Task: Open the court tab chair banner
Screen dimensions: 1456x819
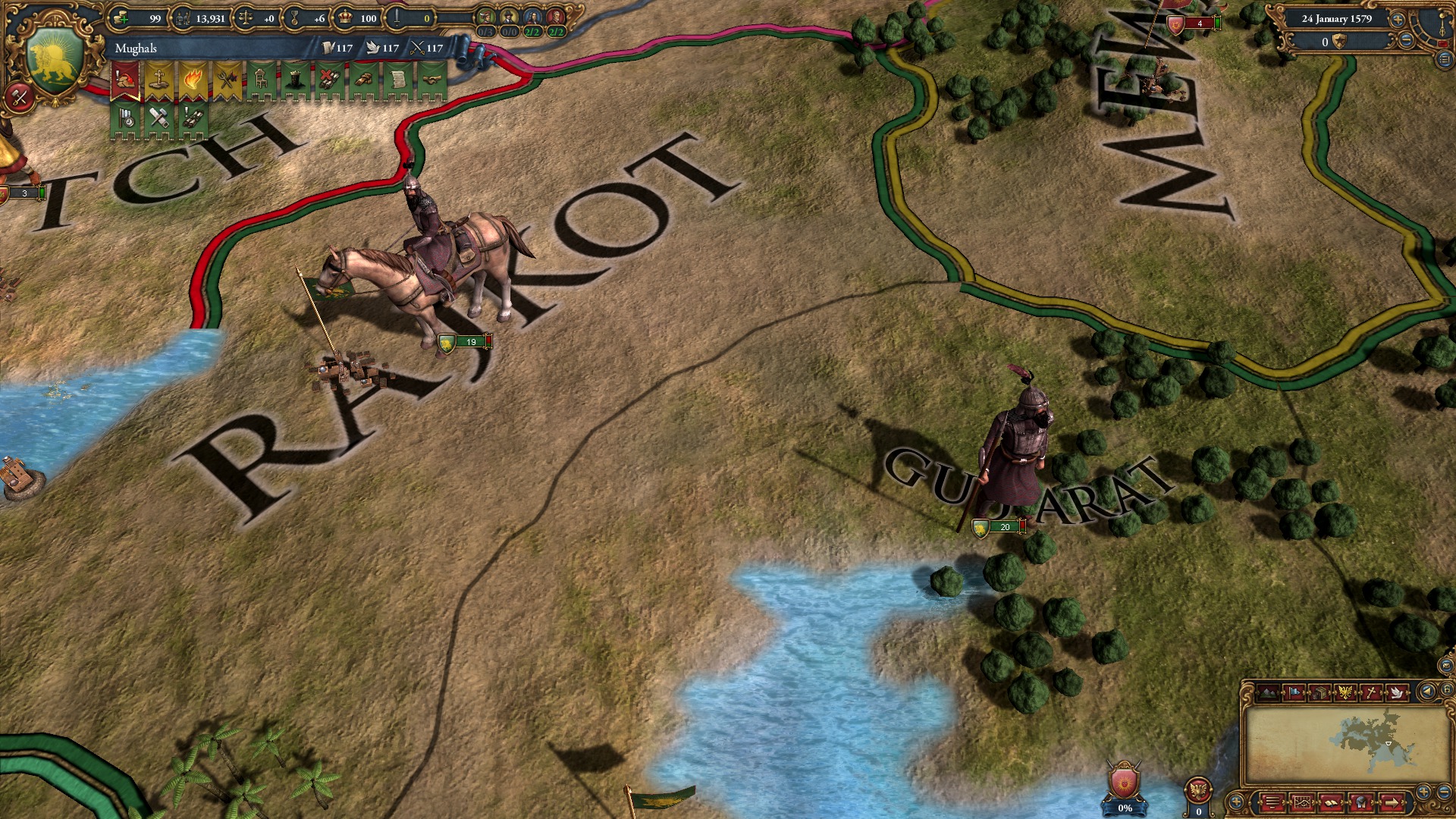Action: tap(259, 79)
